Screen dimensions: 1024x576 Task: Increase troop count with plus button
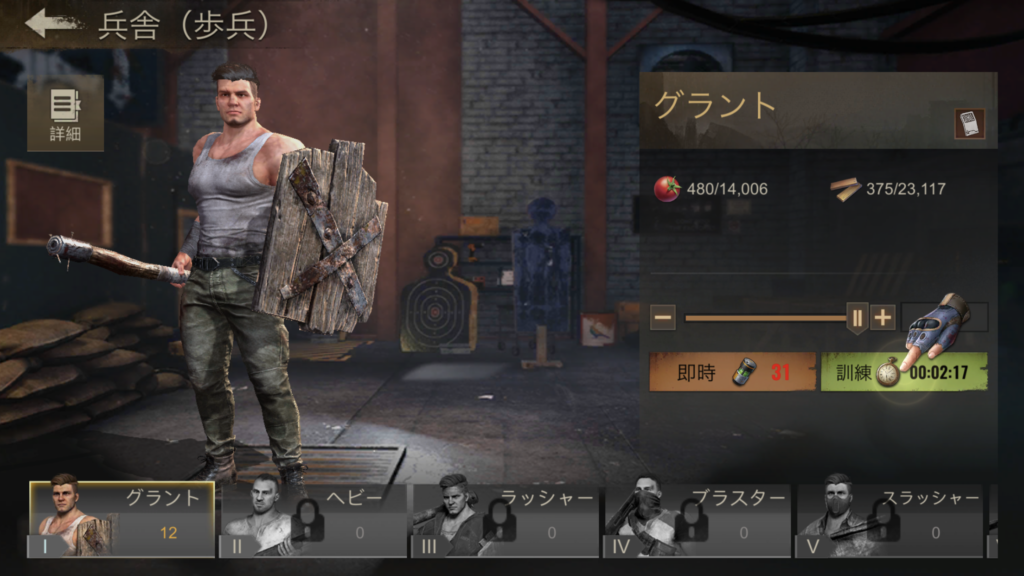883,318
